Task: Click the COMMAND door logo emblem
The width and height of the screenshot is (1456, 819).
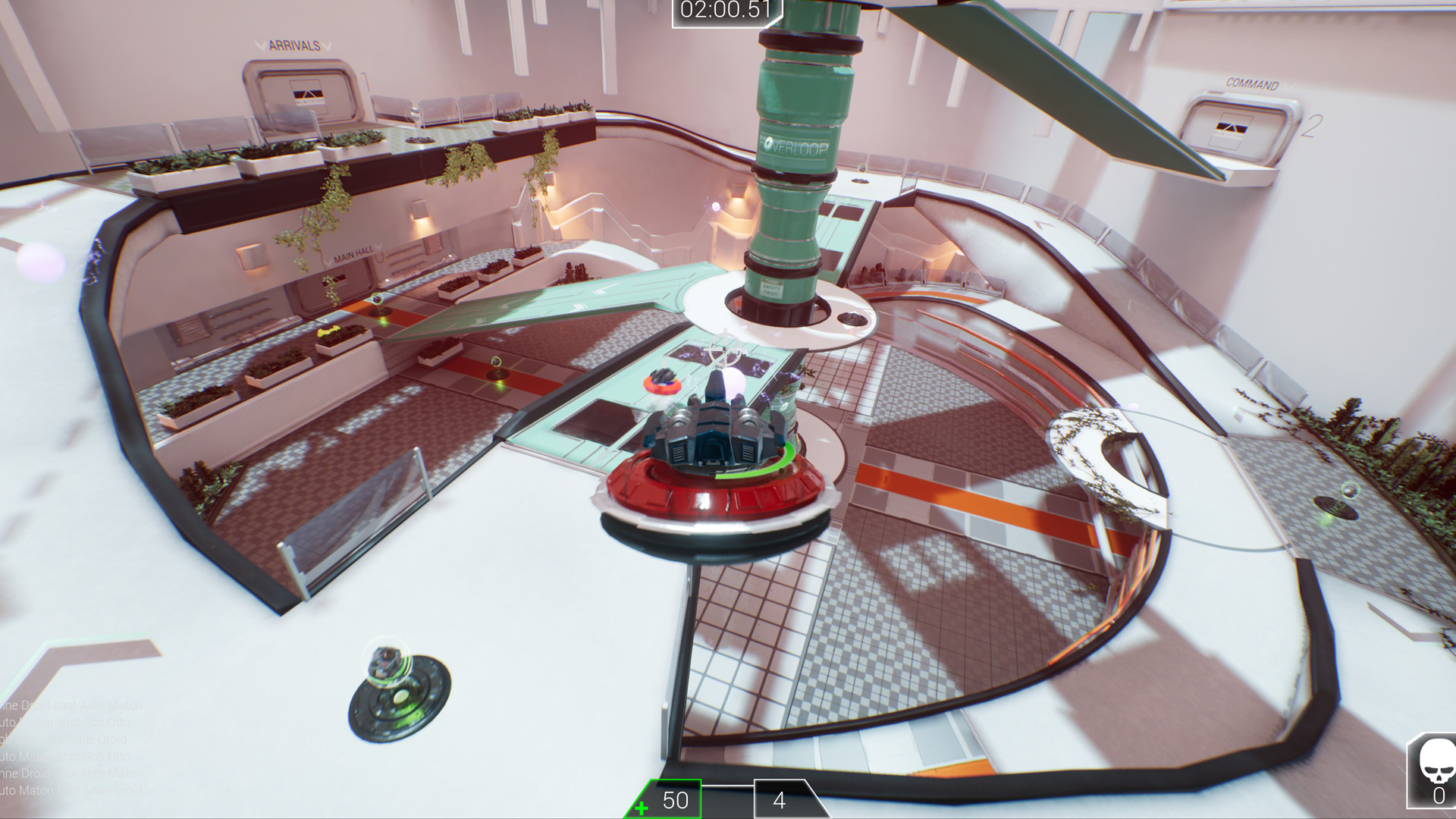Action: click(x=1232, y=129)
